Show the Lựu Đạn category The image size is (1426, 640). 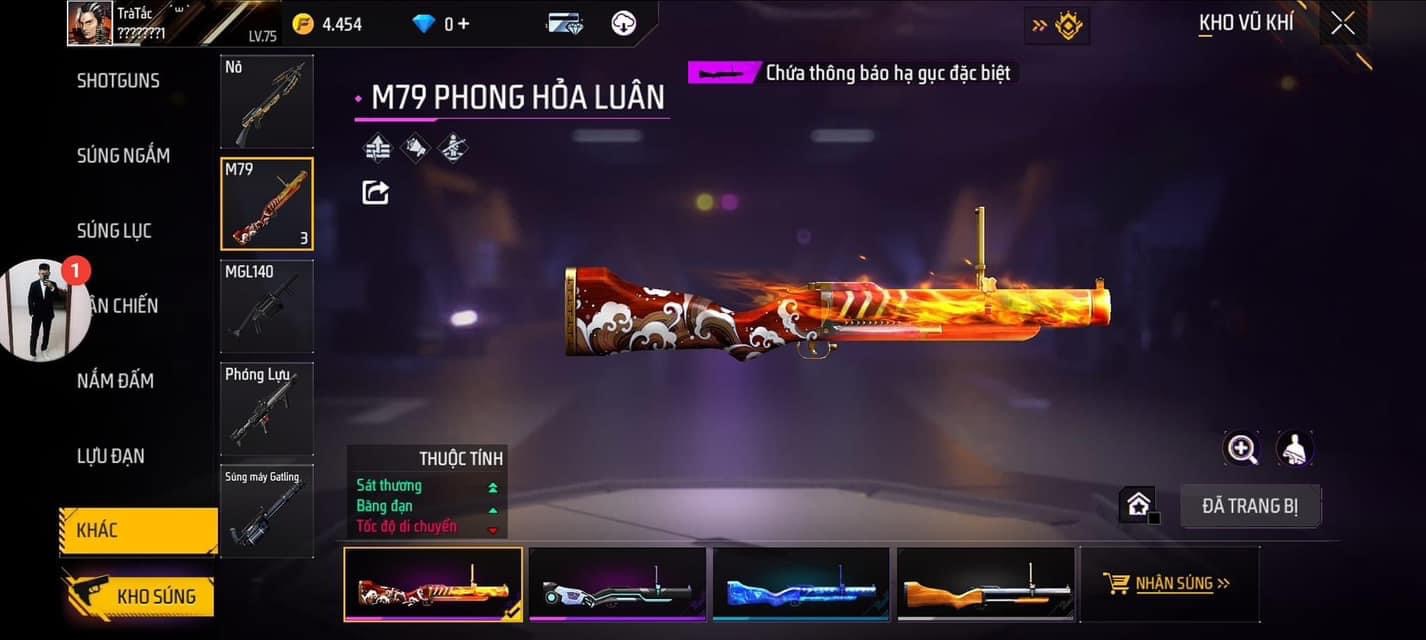[111, 456]
